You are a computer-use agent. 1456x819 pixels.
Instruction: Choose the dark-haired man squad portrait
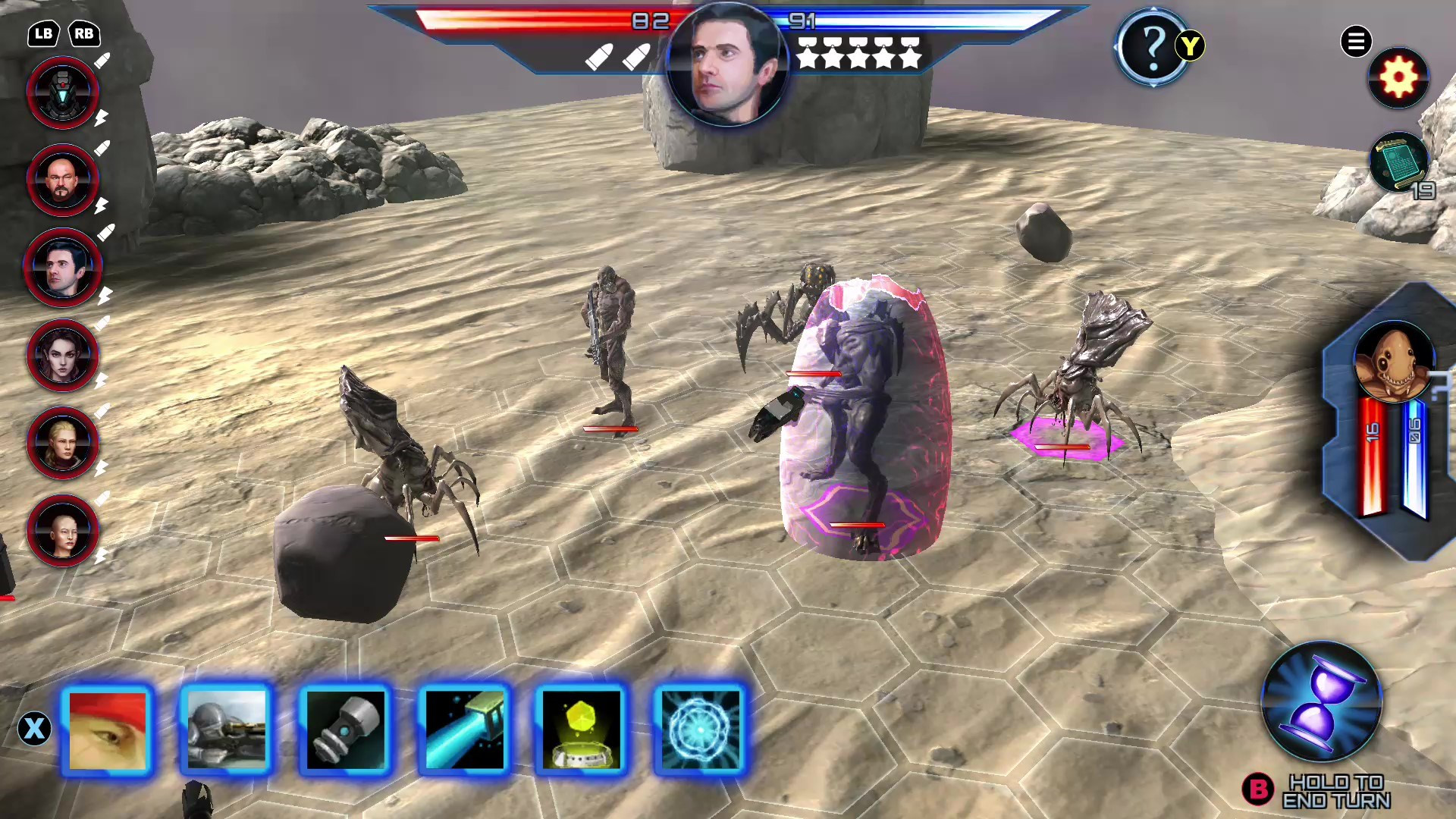tap(63, 268)
